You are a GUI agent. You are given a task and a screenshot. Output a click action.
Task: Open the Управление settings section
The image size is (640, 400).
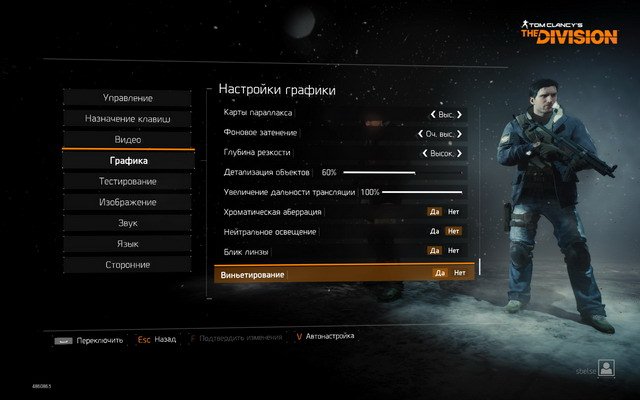(127, 98)
